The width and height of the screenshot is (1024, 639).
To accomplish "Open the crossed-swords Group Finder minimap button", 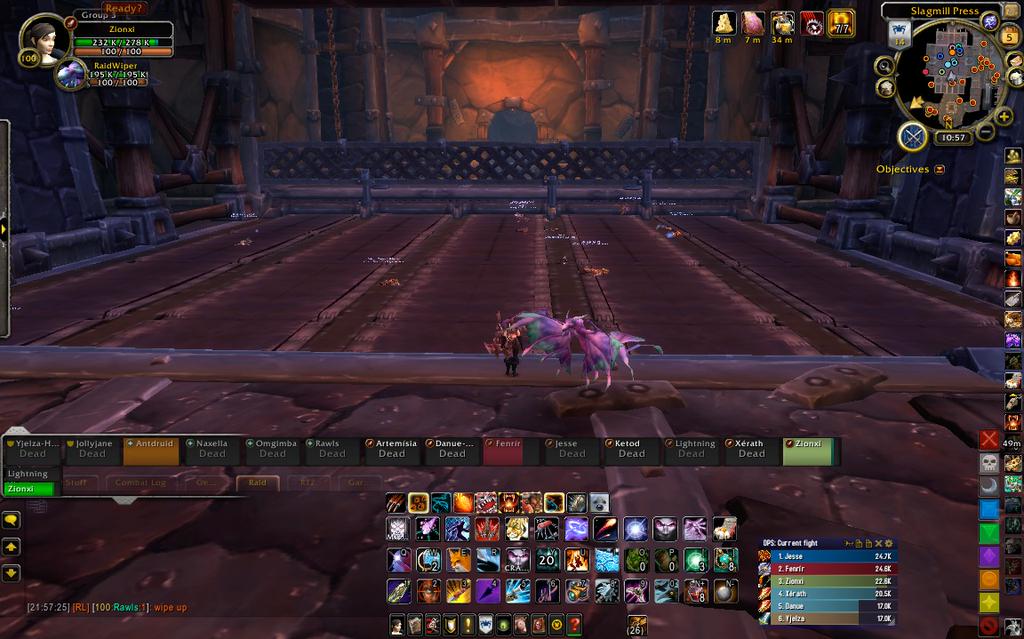I will point(911,135).
